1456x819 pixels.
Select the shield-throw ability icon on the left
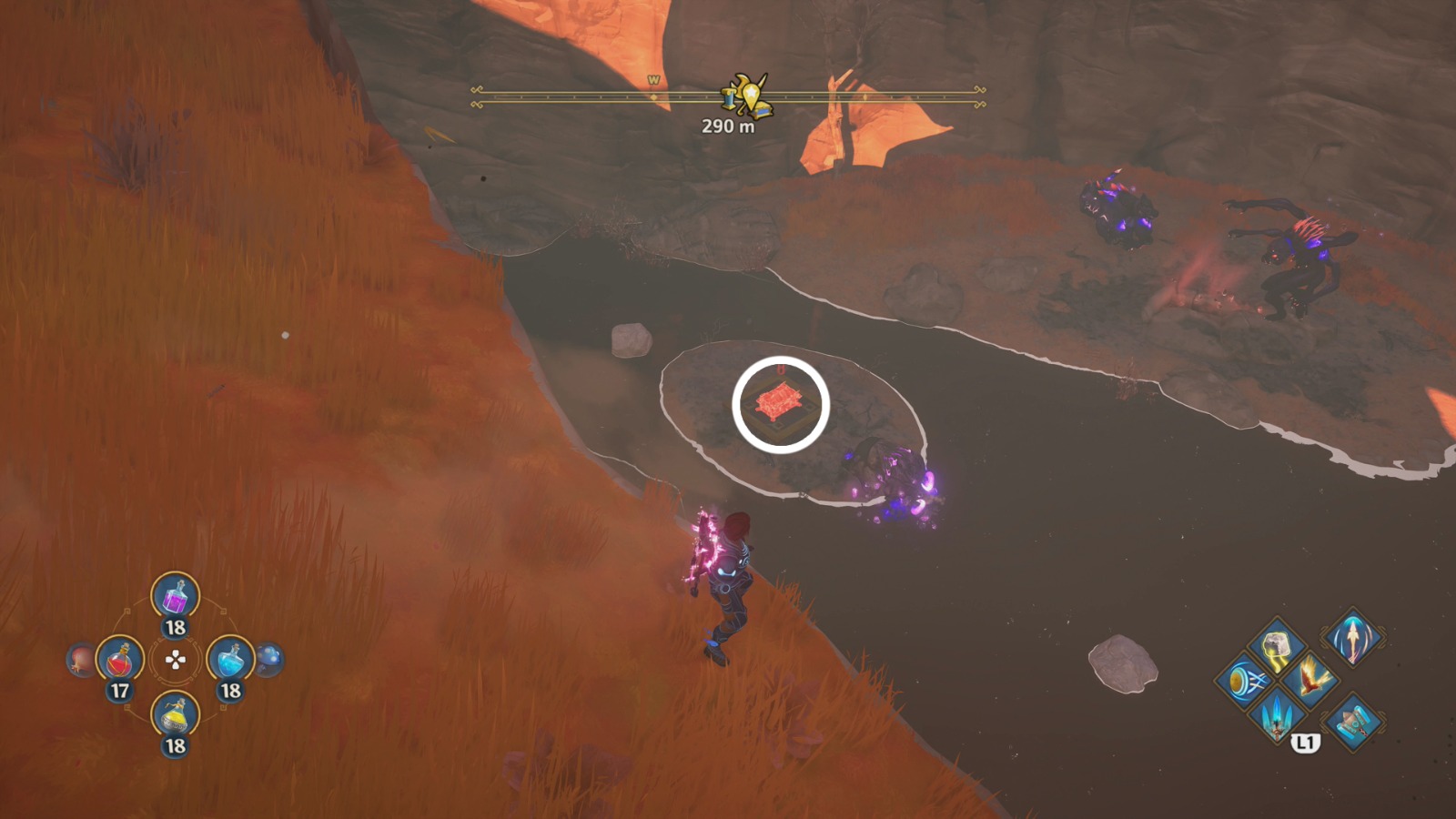(x=1245, y=681)
